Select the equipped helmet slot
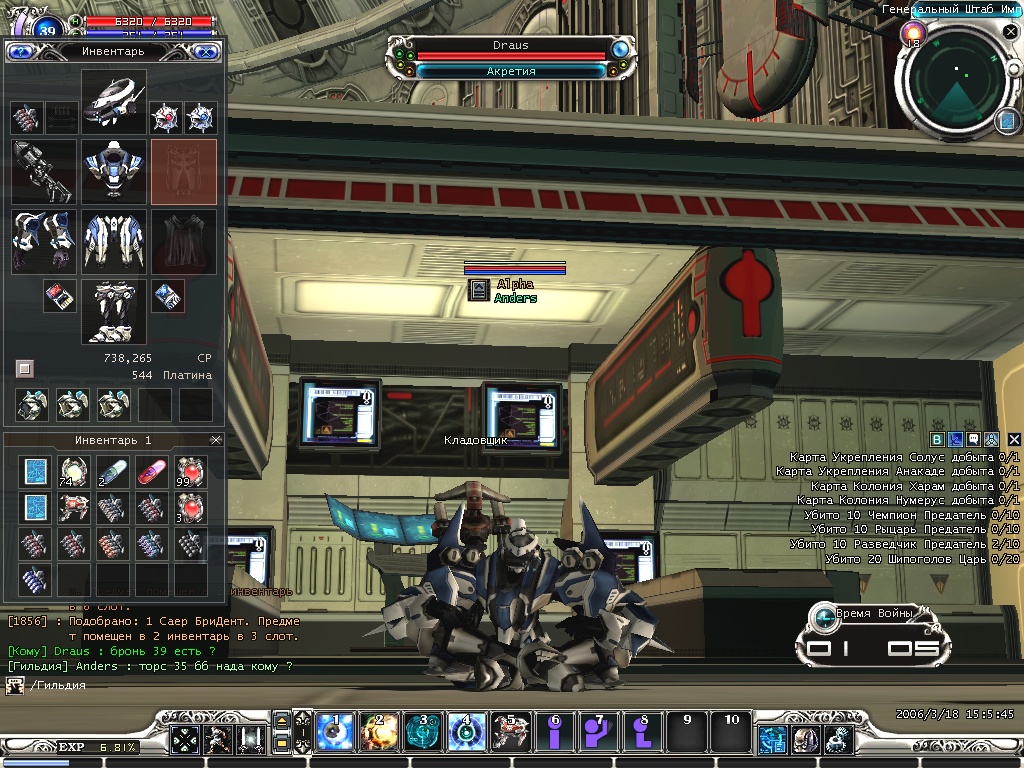 [114, 101]
